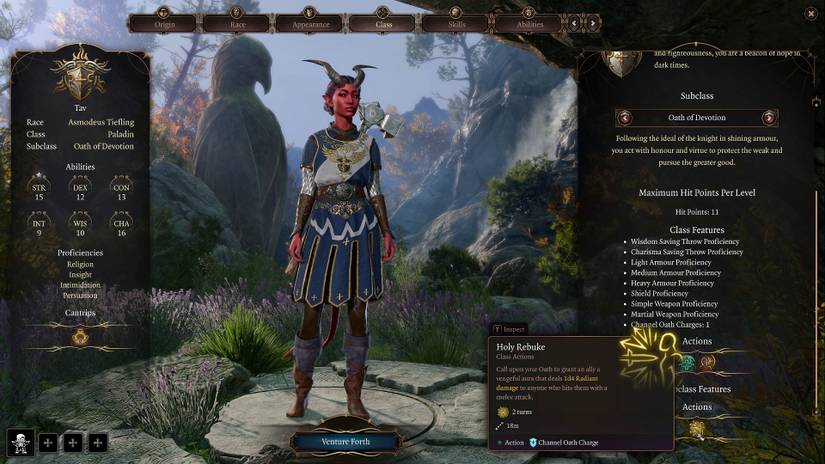Select the Class tab

(x=383, y=23)
